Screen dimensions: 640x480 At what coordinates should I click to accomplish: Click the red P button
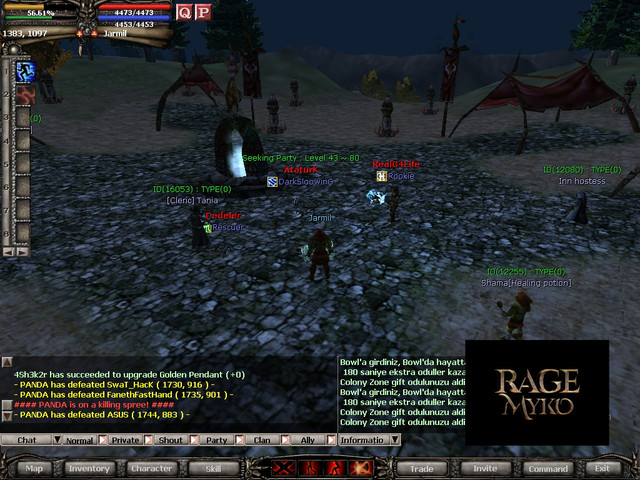203,12
